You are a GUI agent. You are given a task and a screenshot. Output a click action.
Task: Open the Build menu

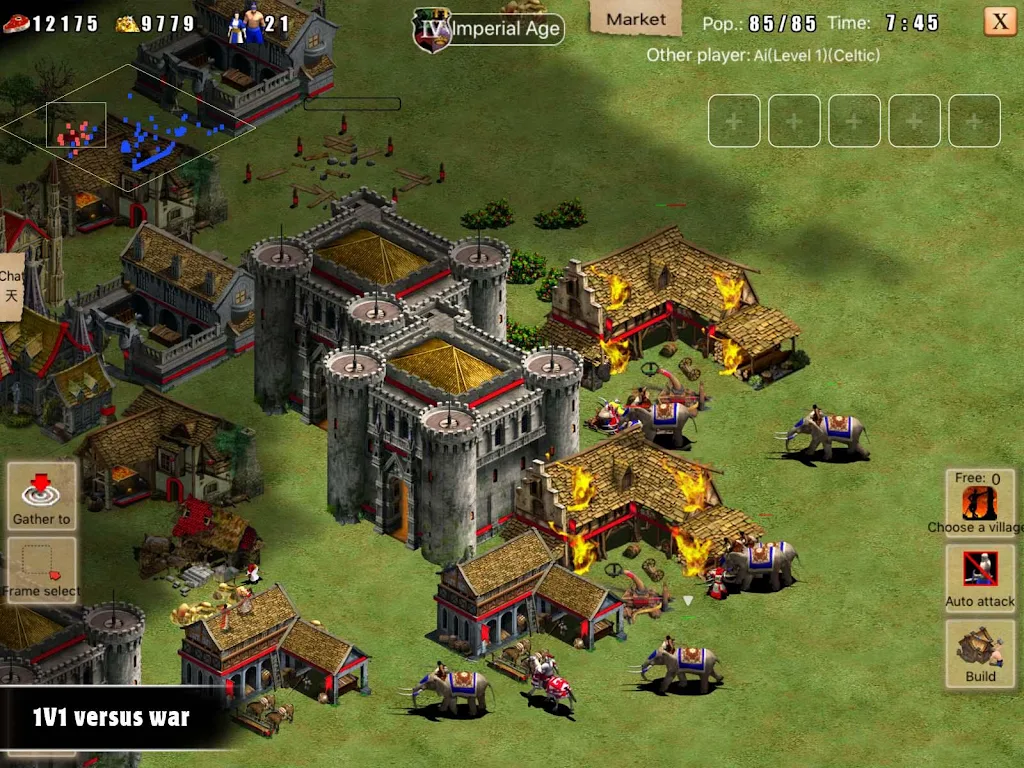click(x=980, y=652)
